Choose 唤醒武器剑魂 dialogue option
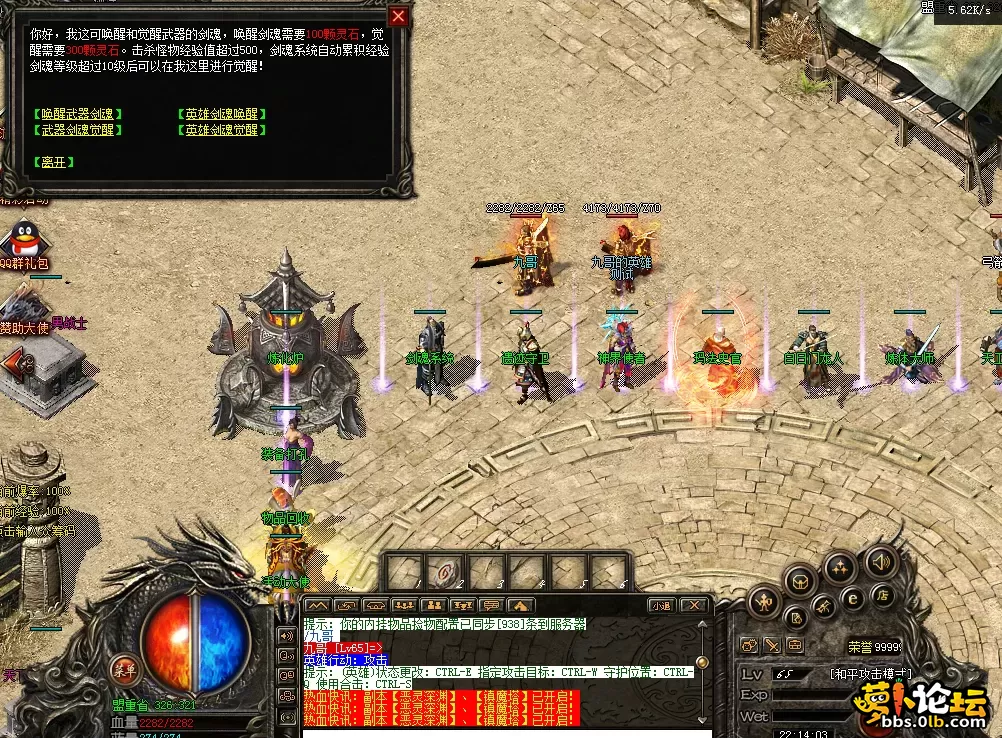1002x738 pixels. (x=78, y=114)
